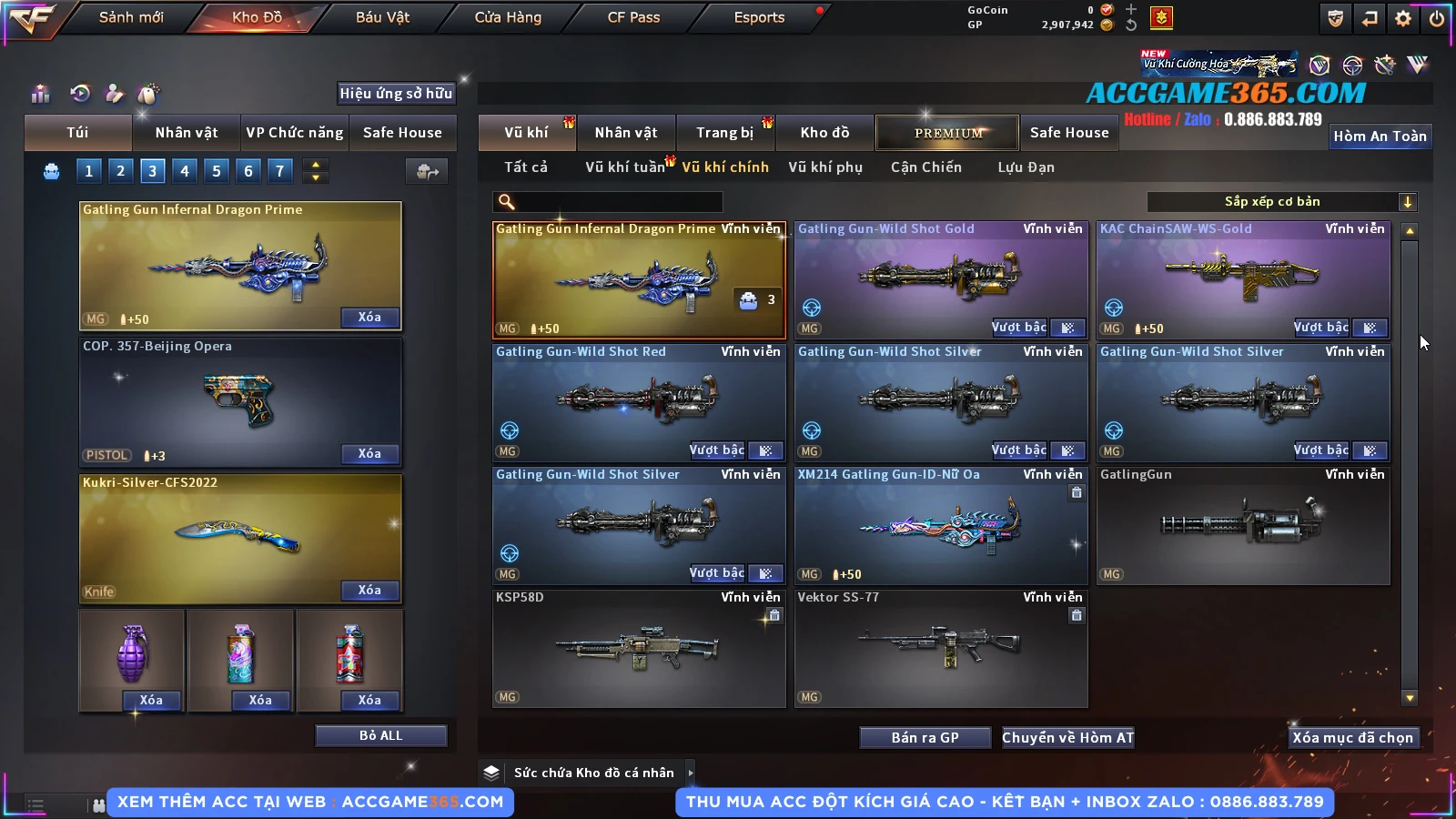Image resolution: width=1456 pixels, height=819 pixels.
Task: Select the PREMIUM inventory tab
Action: pos(947,133)
